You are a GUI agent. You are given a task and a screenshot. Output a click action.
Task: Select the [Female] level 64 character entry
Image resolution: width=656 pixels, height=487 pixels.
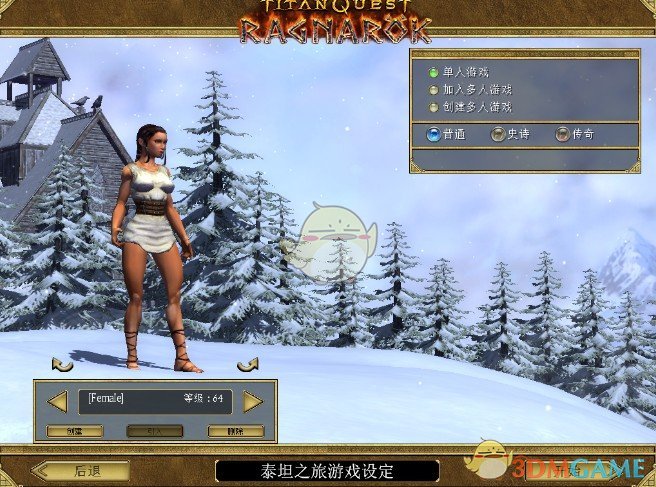coord(155,400)
